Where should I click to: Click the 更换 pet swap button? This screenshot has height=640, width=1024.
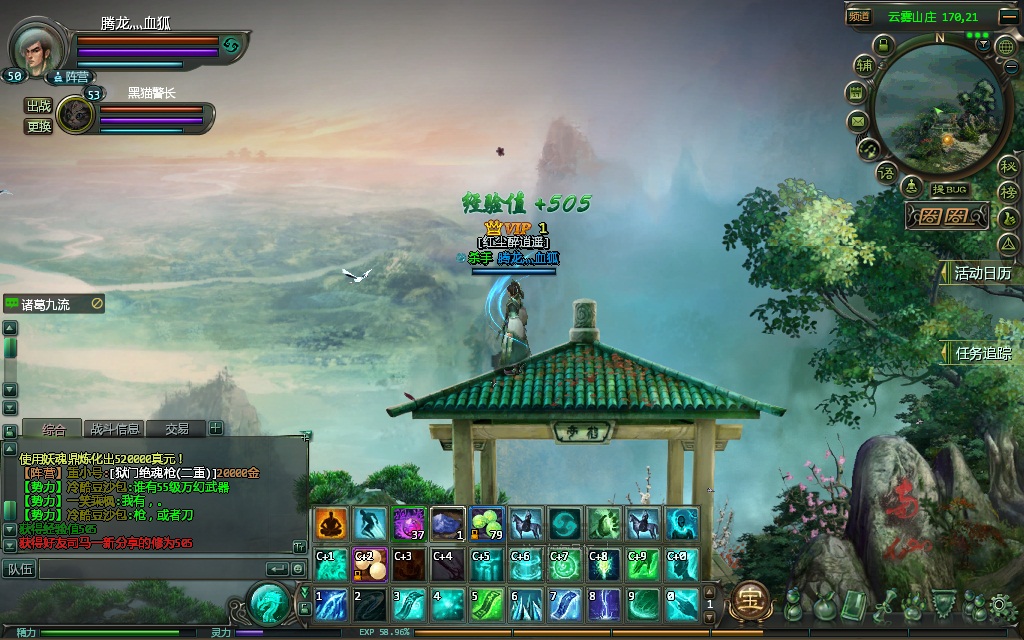[38, 127]
